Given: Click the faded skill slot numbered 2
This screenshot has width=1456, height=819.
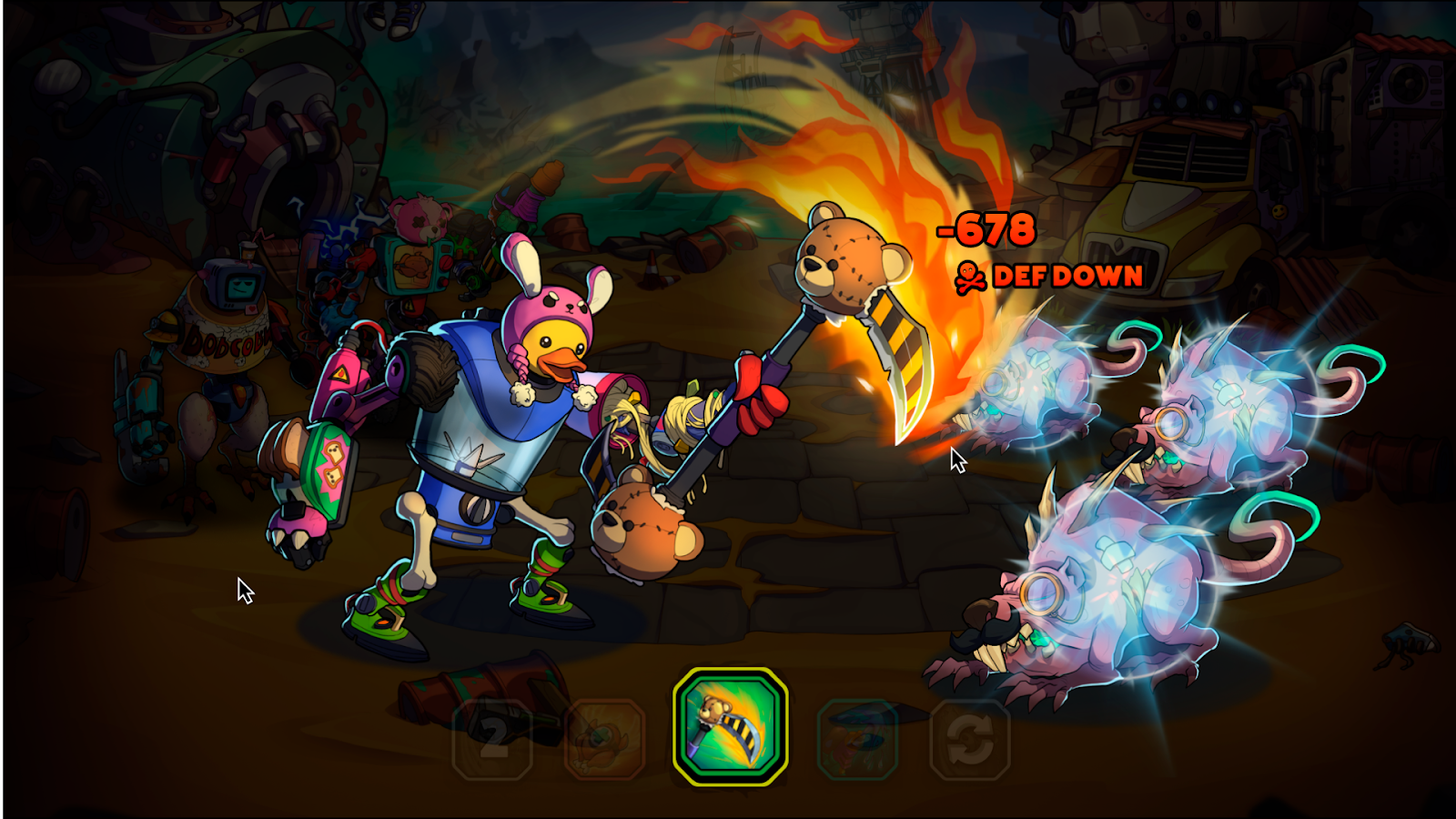Looking at the screenshot, I should pyautogui.click(x=492, y=739).
